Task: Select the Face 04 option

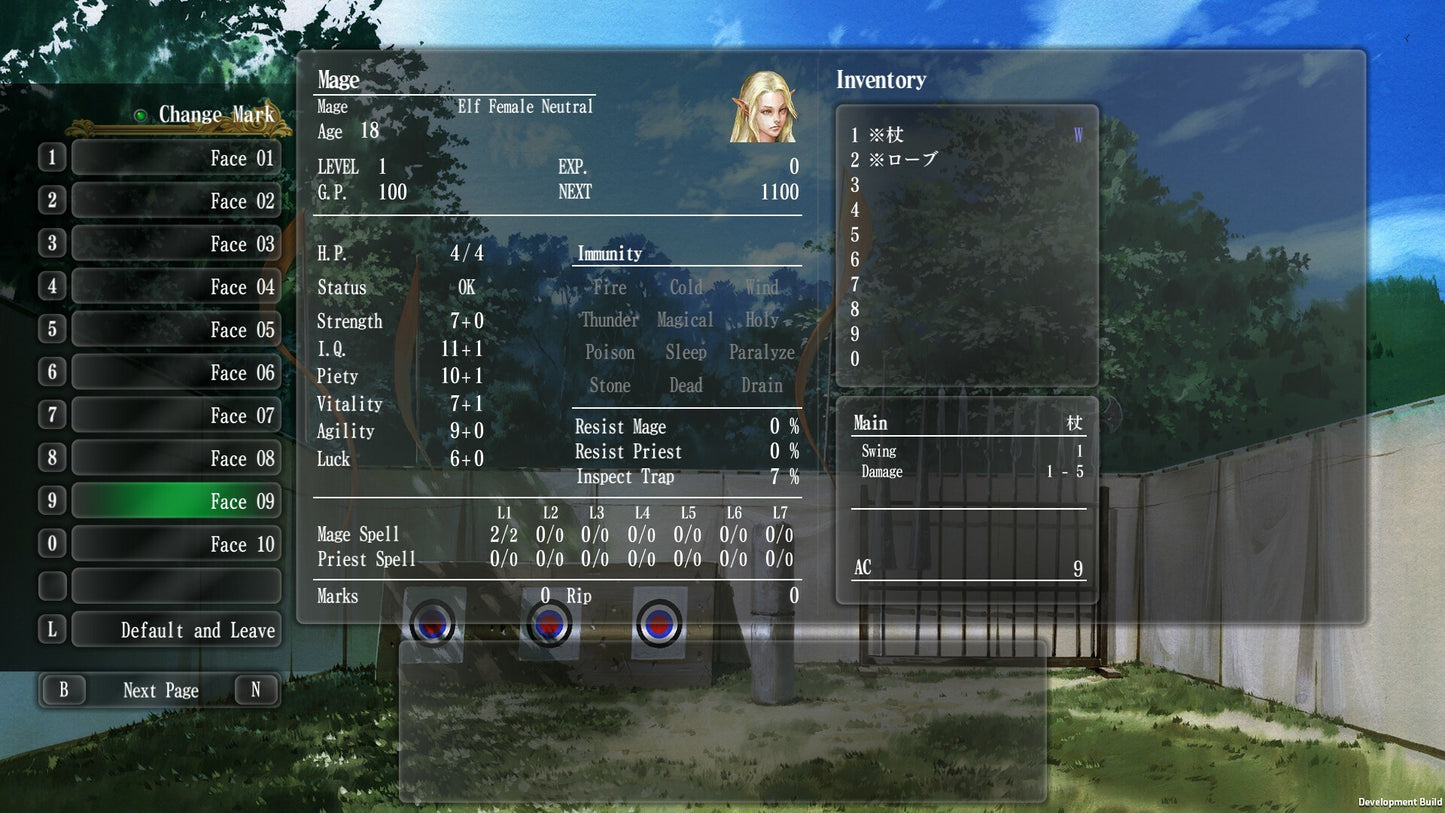Action: coord(176,287)
